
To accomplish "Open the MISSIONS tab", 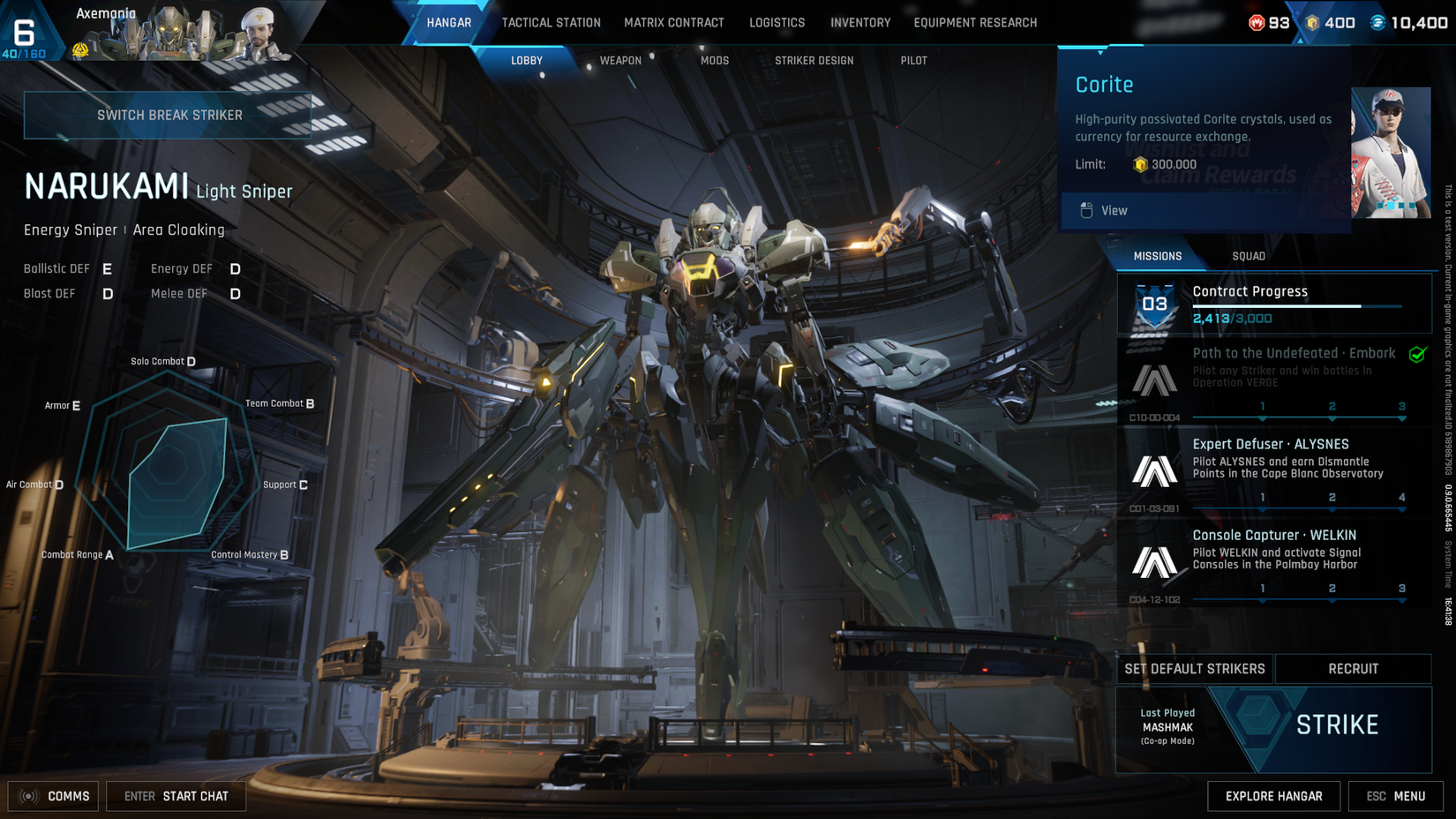I will [x=1157, y=256].
